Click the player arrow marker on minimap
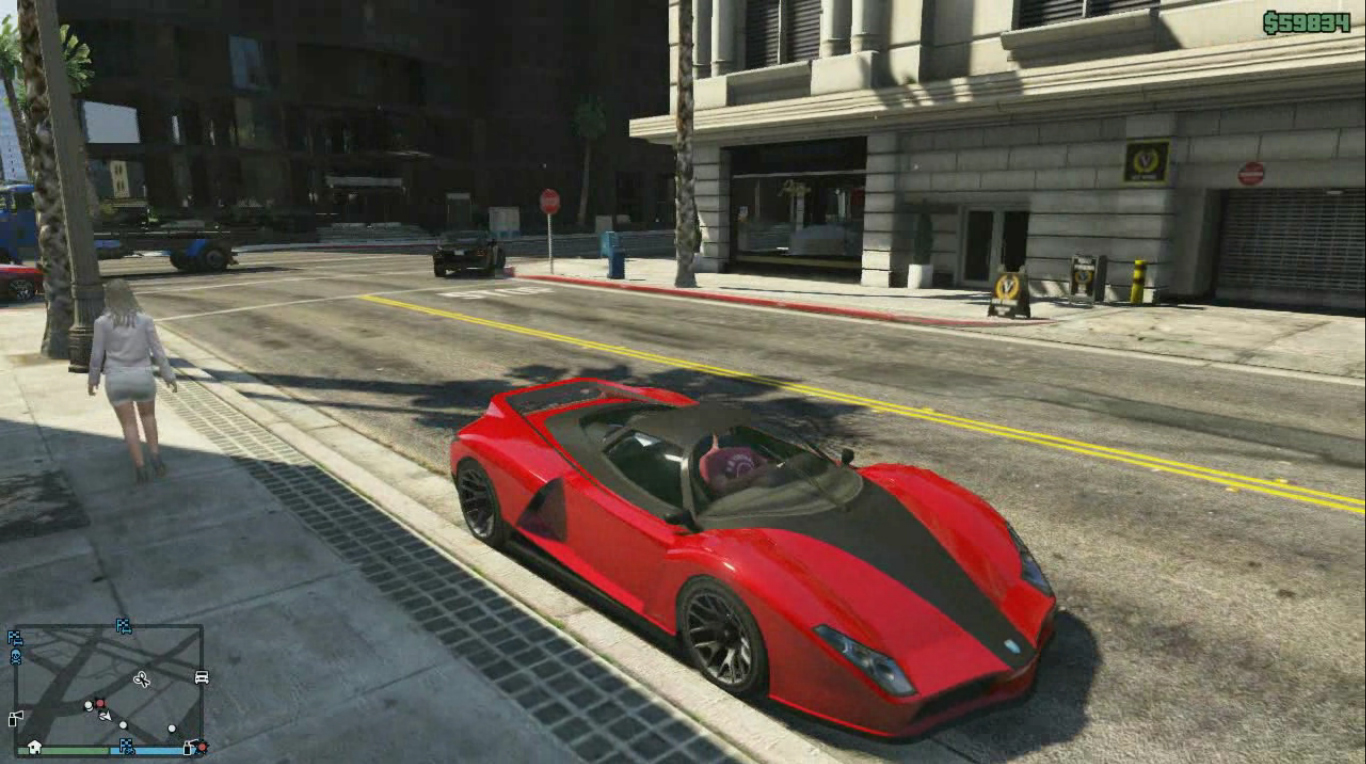 pos(105,715)
